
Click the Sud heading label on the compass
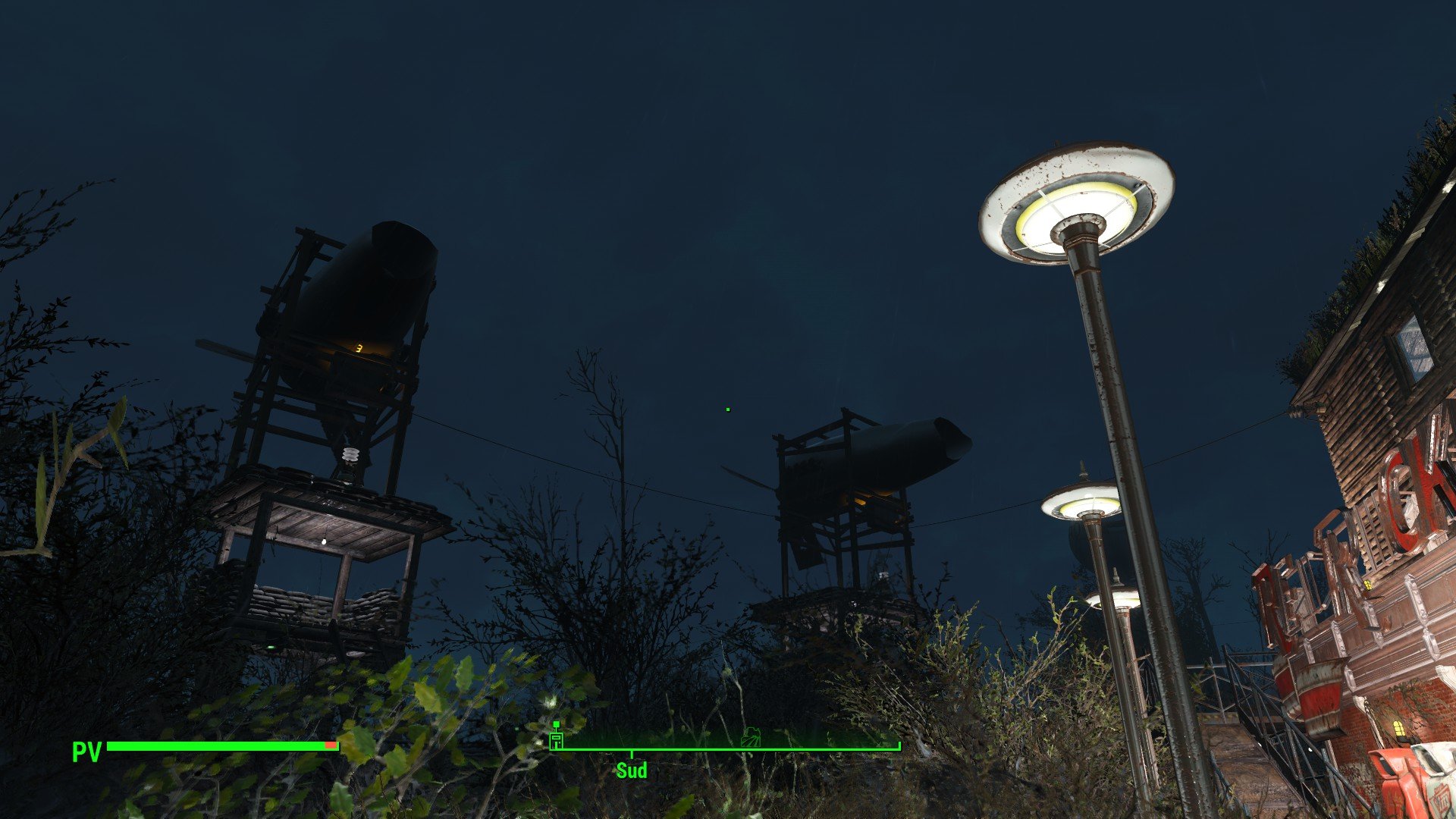pyautogui.click(x=632, y=770)
